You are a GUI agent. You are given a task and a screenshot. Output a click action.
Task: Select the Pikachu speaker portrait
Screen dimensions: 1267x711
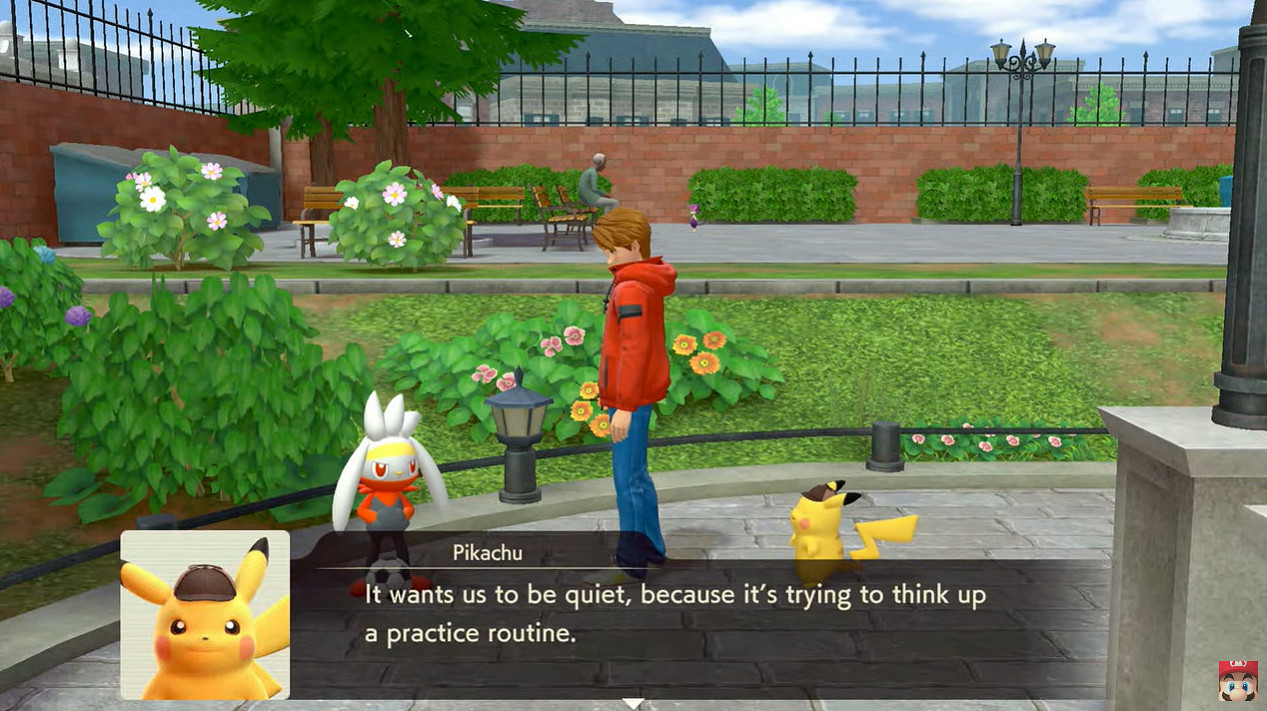(205, 614)
